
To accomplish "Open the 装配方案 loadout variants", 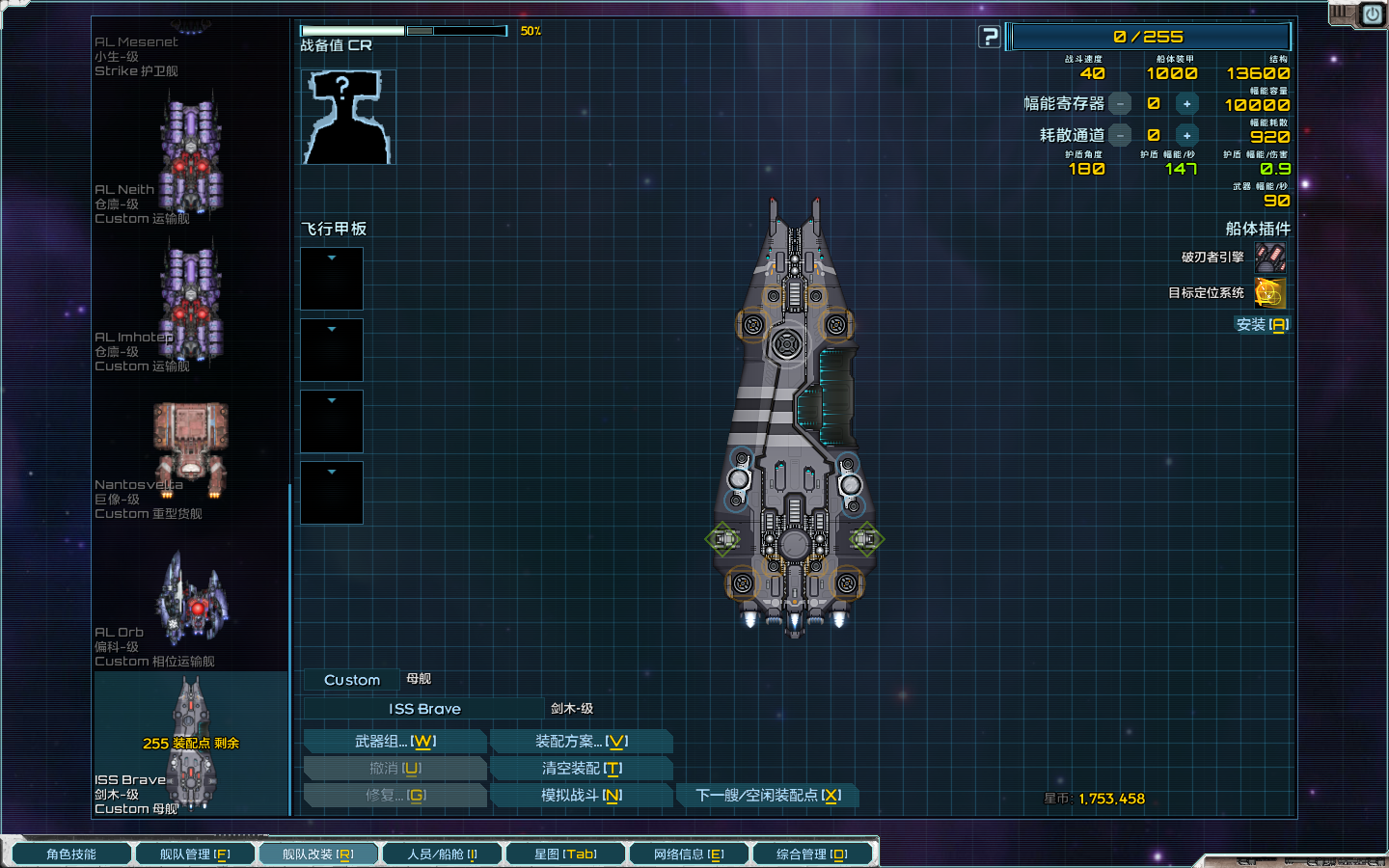I will pos(581,742).
